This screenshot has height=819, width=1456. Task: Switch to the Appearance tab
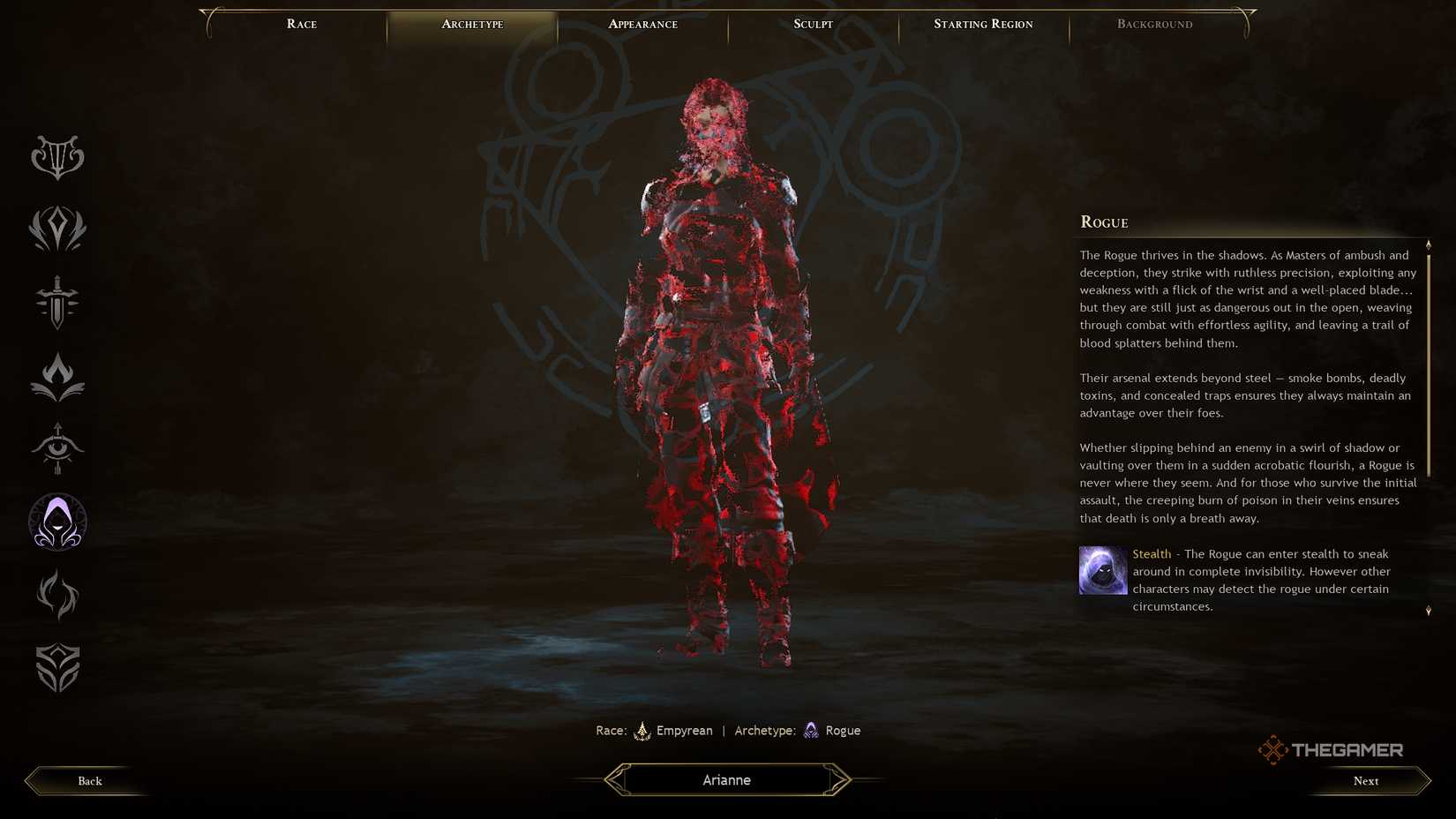tap(642, 24)
